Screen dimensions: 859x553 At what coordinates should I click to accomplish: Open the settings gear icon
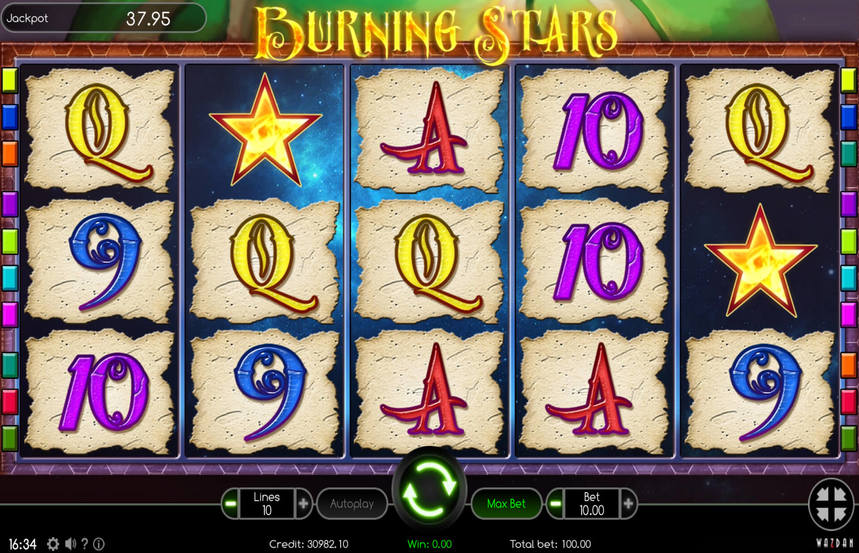coord(53,544)
